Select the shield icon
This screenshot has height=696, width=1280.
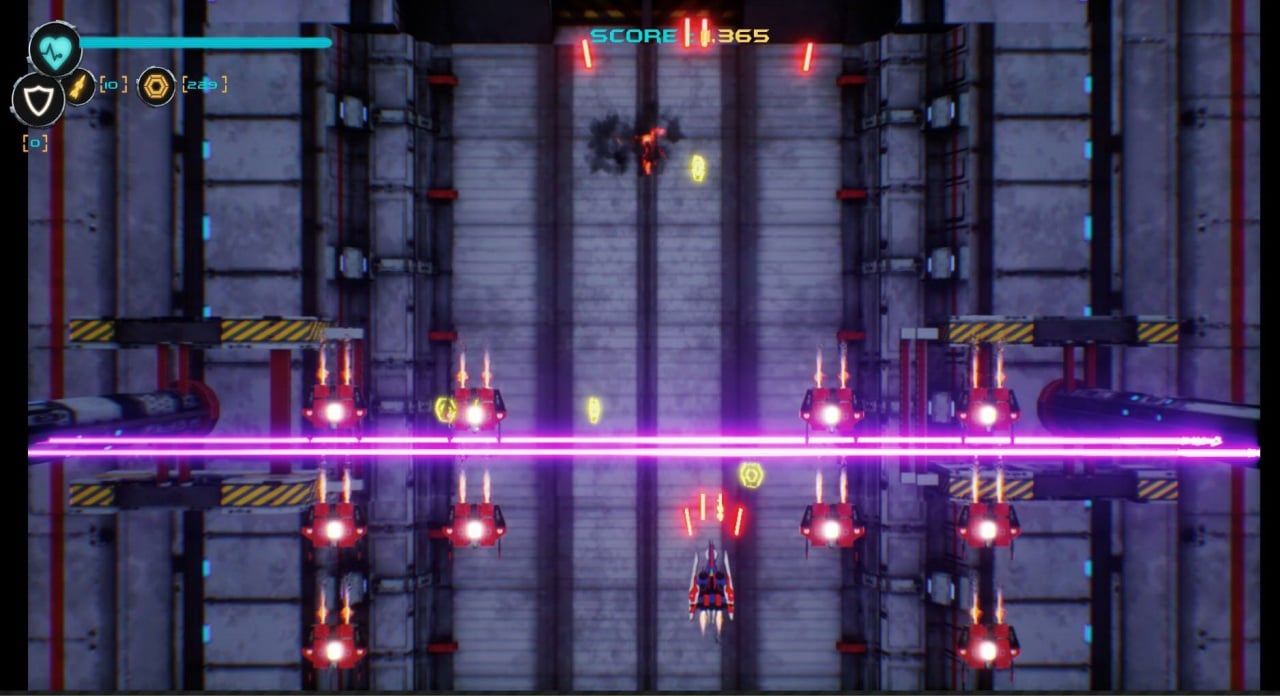38,98
